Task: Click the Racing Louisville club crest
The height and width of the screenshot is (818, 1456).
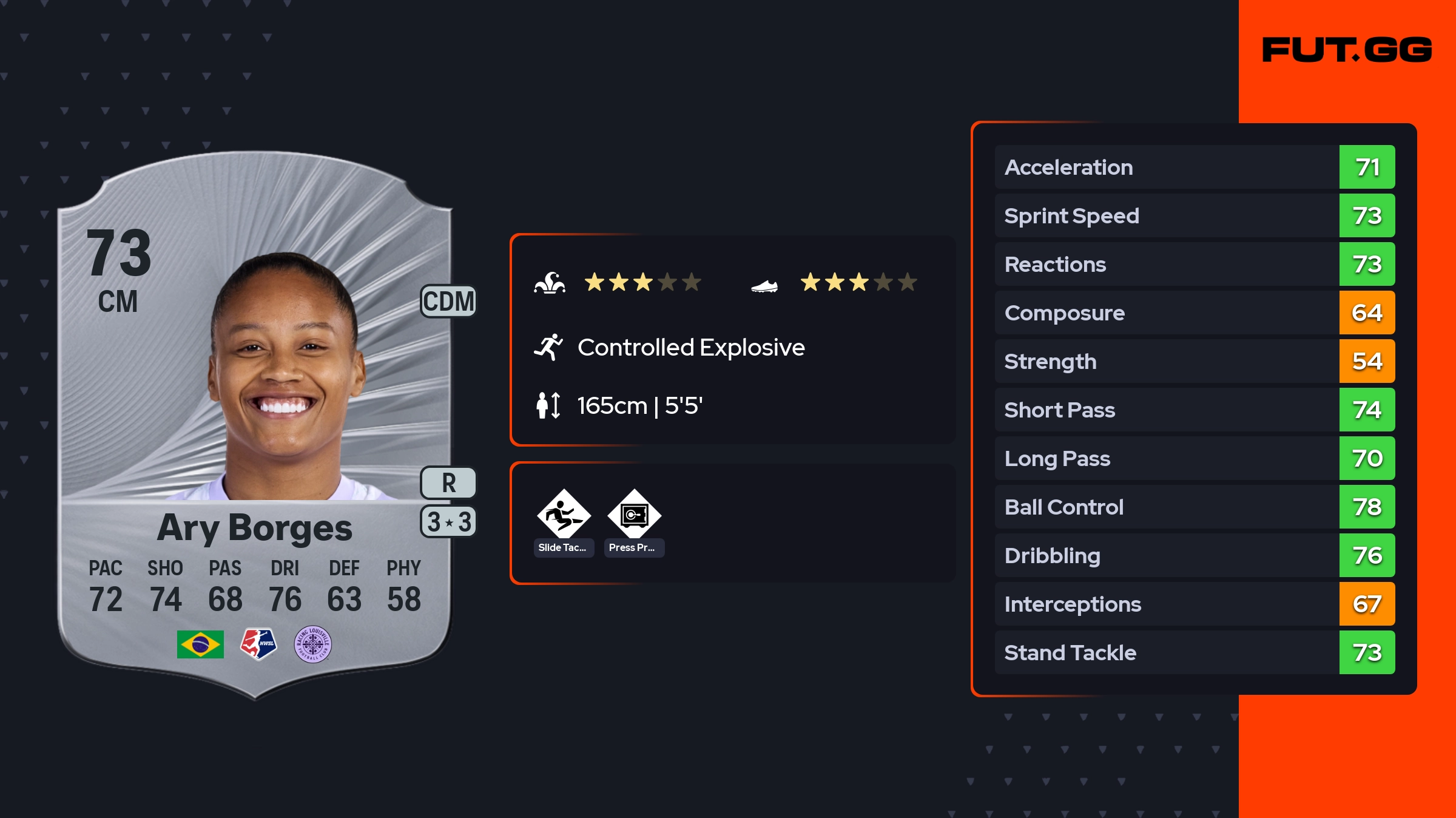Action: tap(312, 644)
